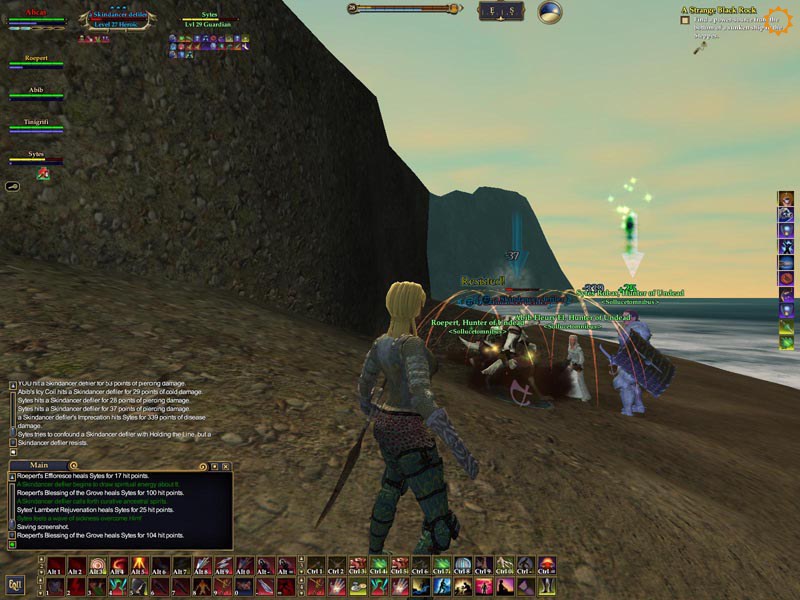The height and width of the screenshot is (600, 800).
Task: Toggle the Strange Black Rock objective checkbox
Action: click(685, 20)
